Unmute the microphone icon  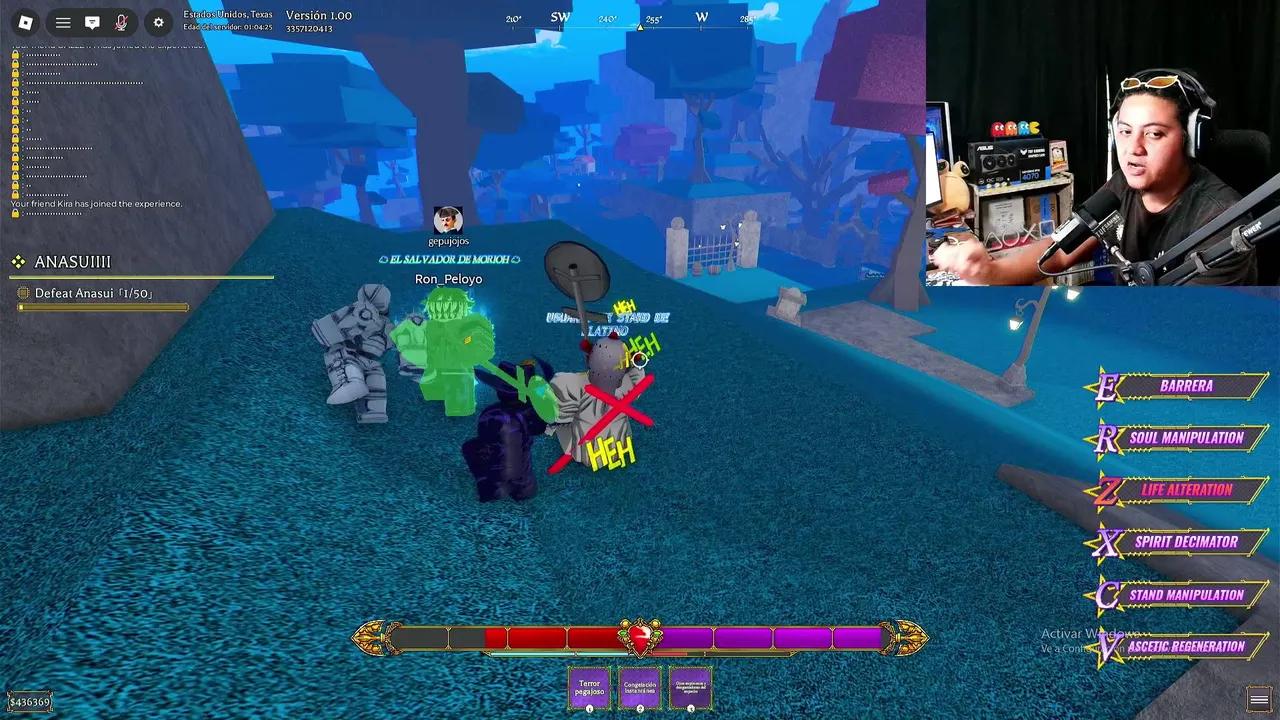(x=120, y=22)
